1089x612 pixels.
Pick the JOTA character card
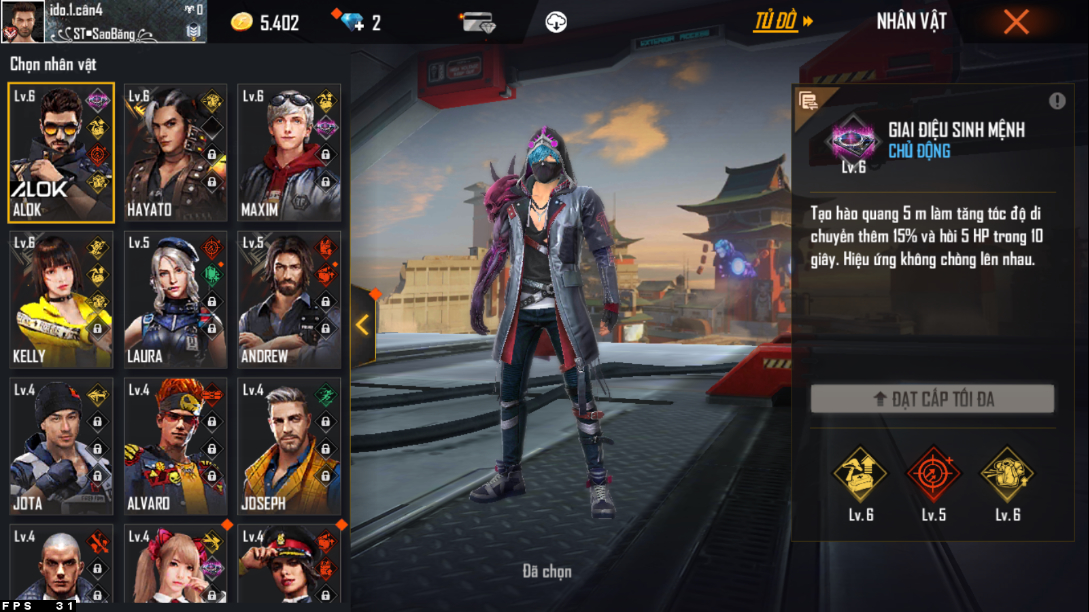[61, 446]
